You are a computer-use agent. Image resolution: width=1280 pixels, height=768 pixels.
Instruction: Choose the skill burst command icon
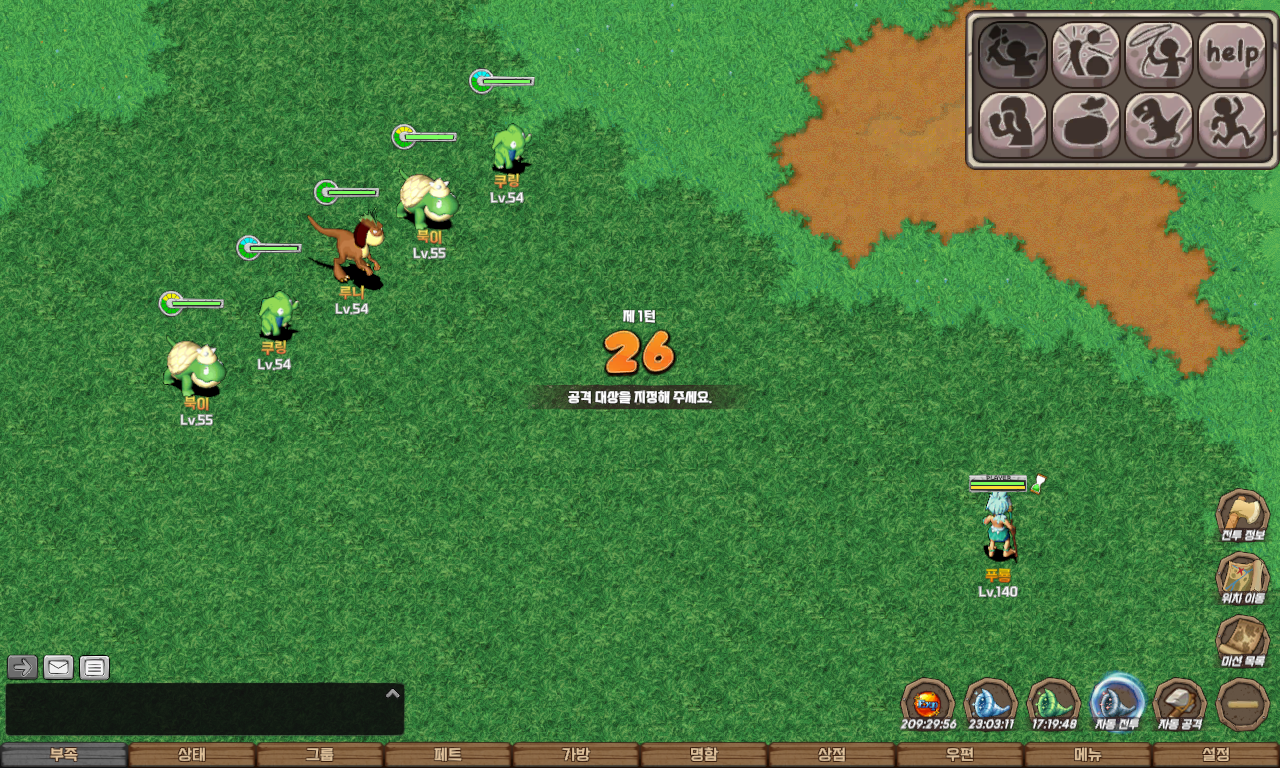[1086, 54]
